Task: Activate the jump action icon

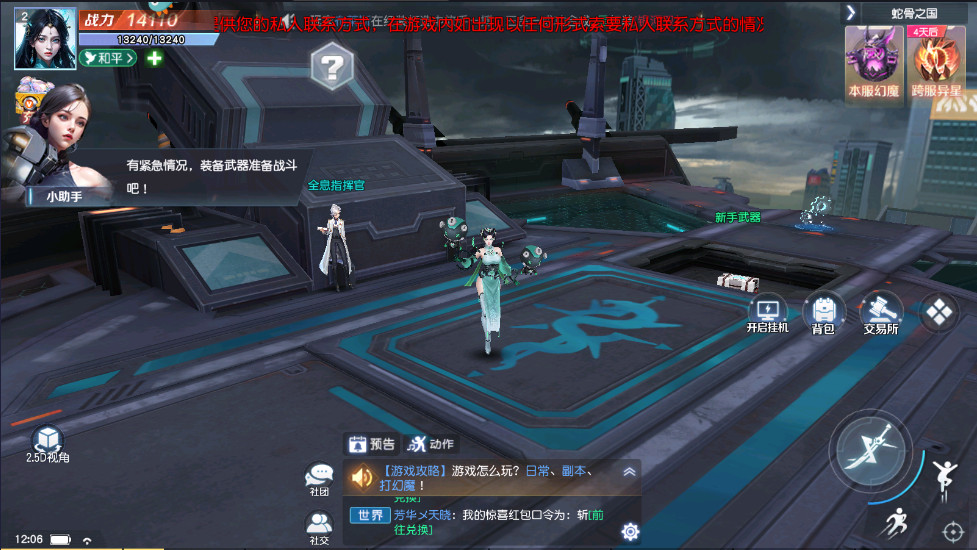Action: [x=942, y=479]
